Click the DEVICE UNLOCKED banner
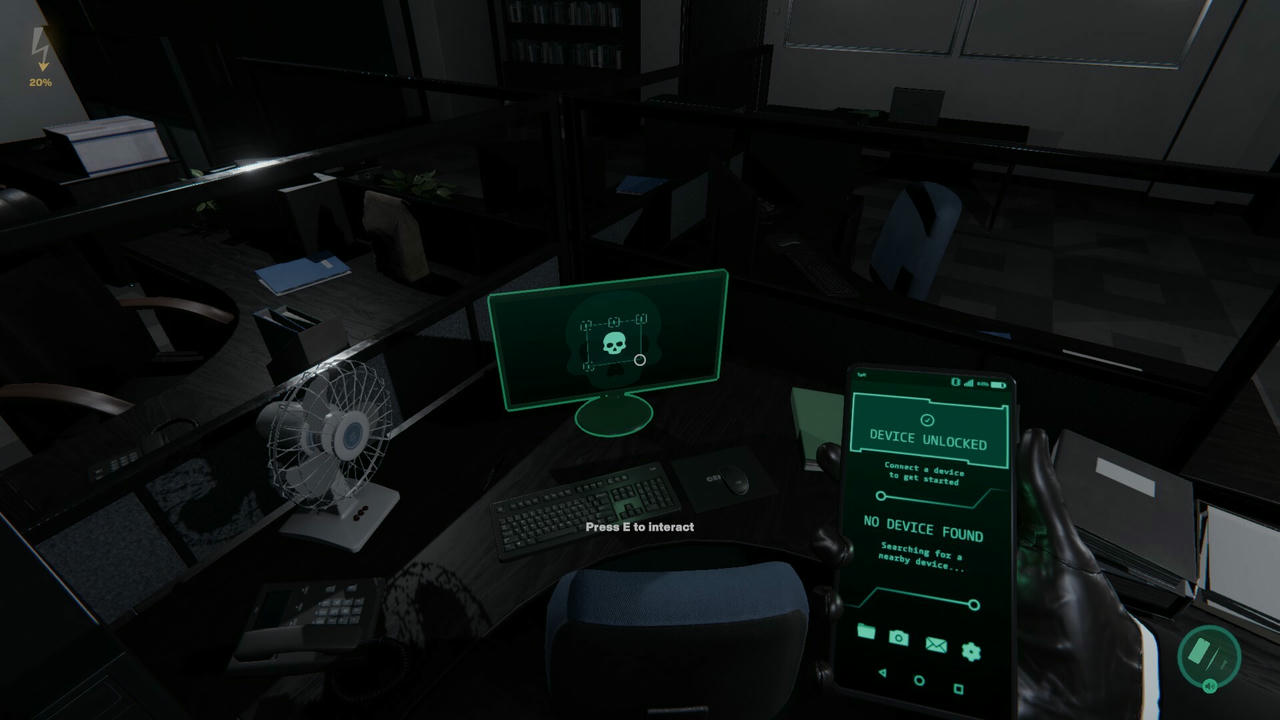 [x=931, y=437]
